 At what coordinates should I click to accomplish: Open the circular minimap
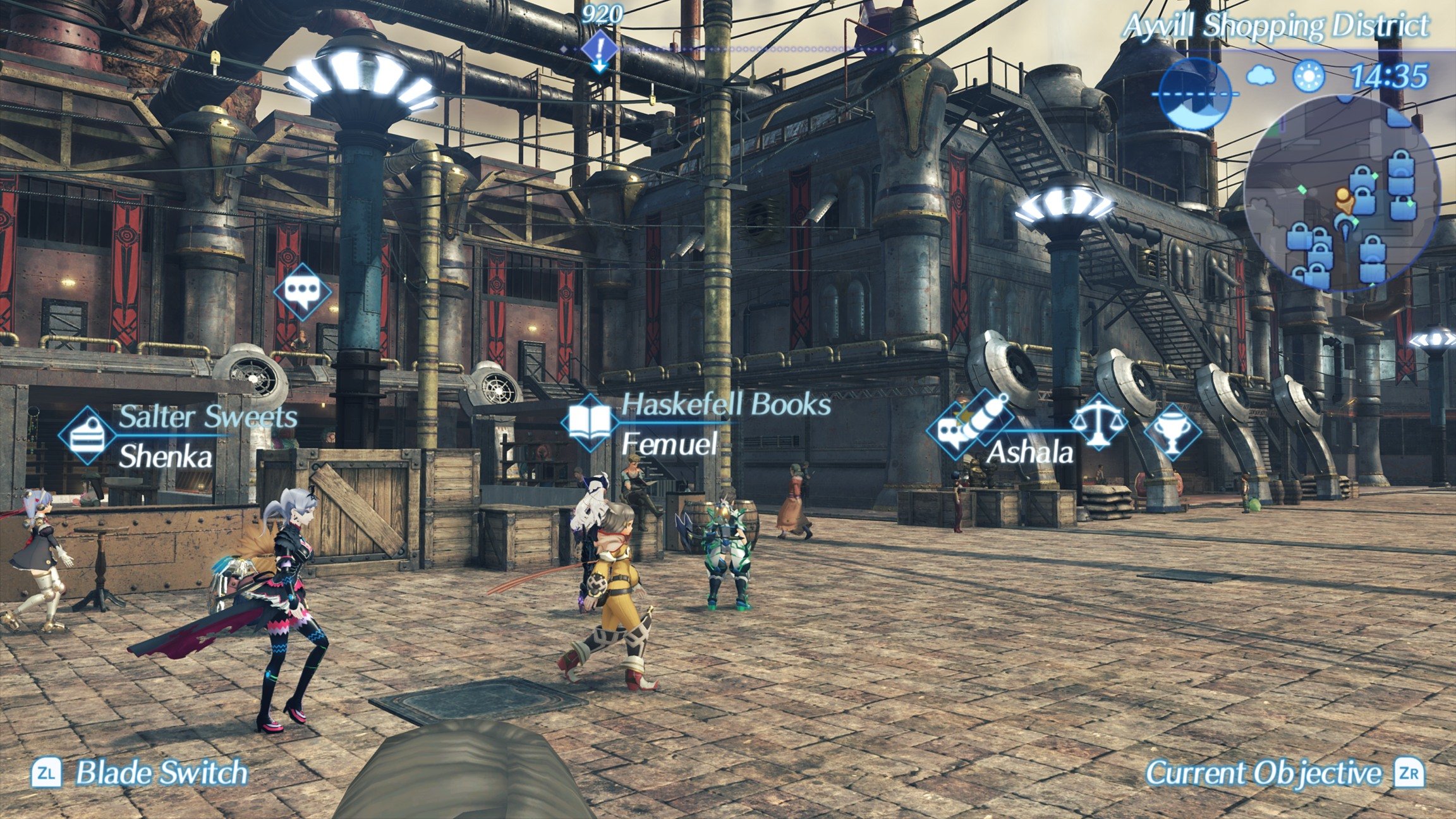pos(1341,193)
